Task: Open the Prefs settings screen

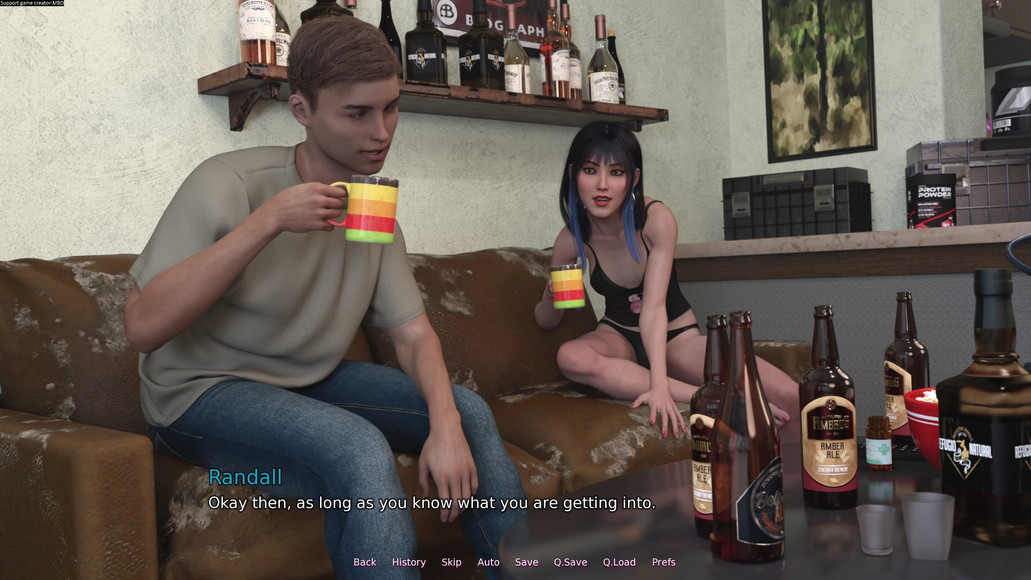Action: tap(663, 562)
